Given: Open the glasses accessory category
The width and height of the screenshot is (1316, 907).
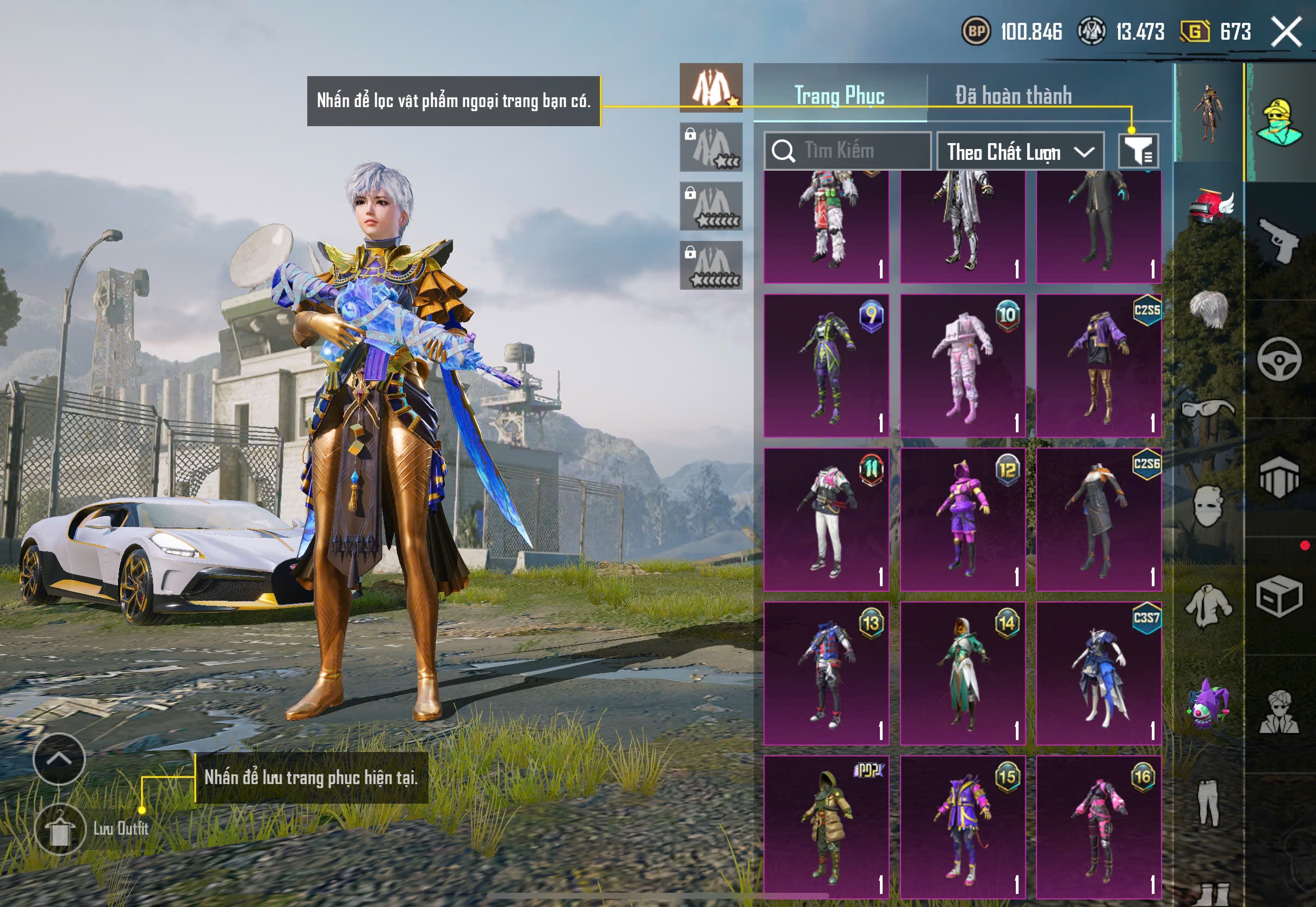Looking at the screenshot, I should point(1209,409).
